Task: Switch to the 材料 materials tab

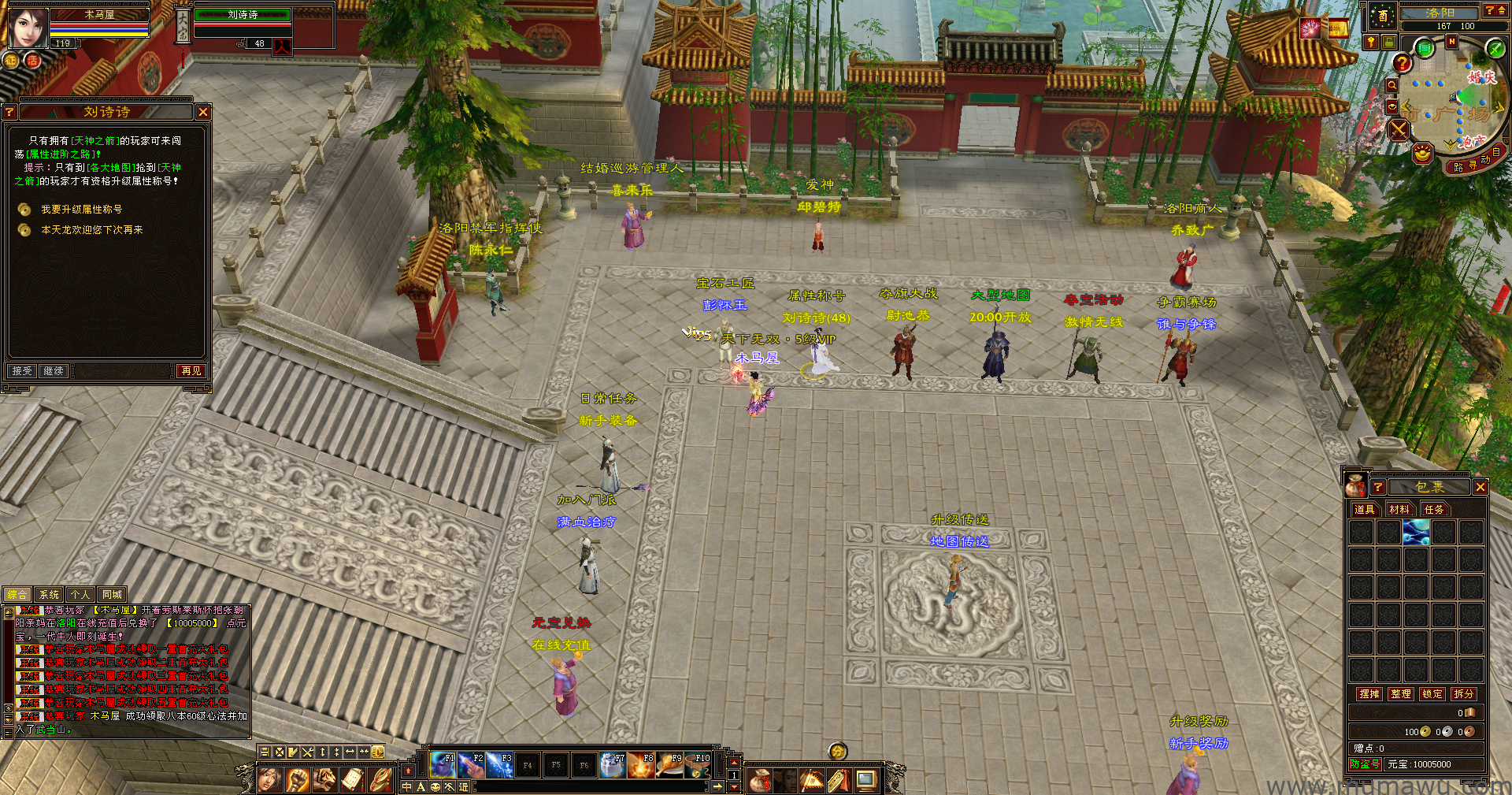Action: (x=1399, y=510)
